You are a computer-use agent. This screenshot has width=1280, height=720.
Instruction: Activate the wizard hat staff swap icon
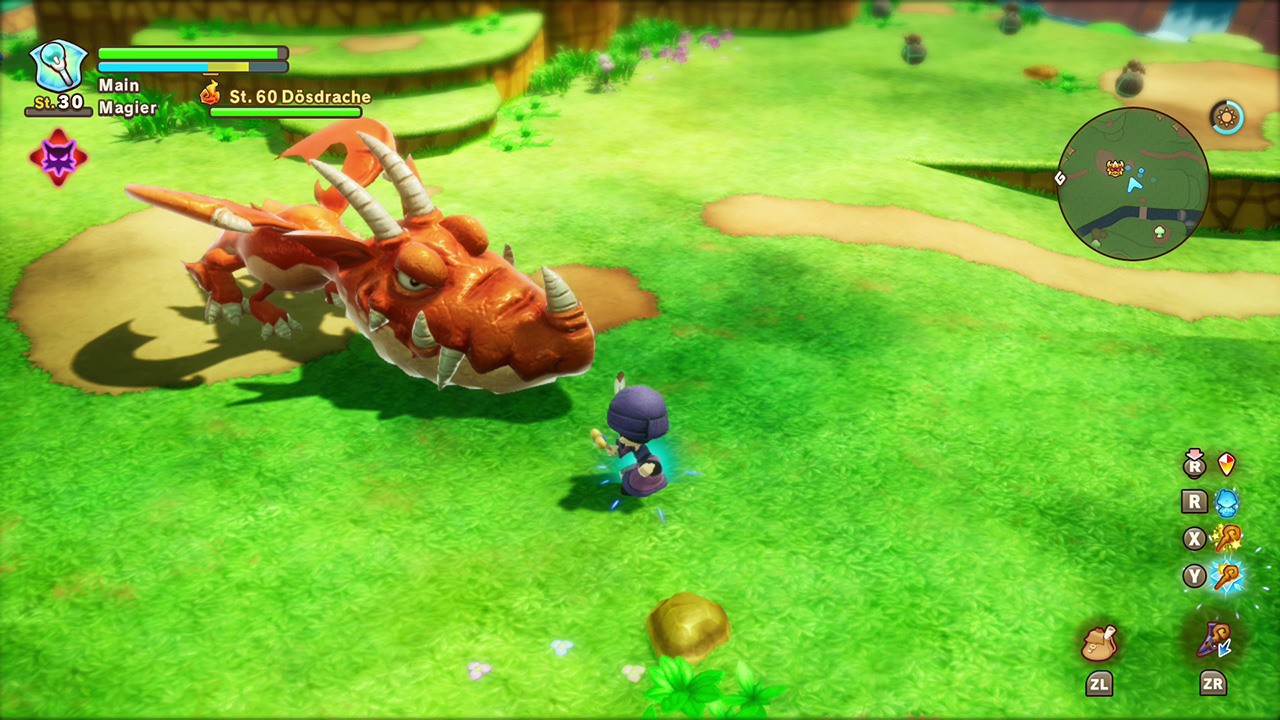click(1215, 638)
